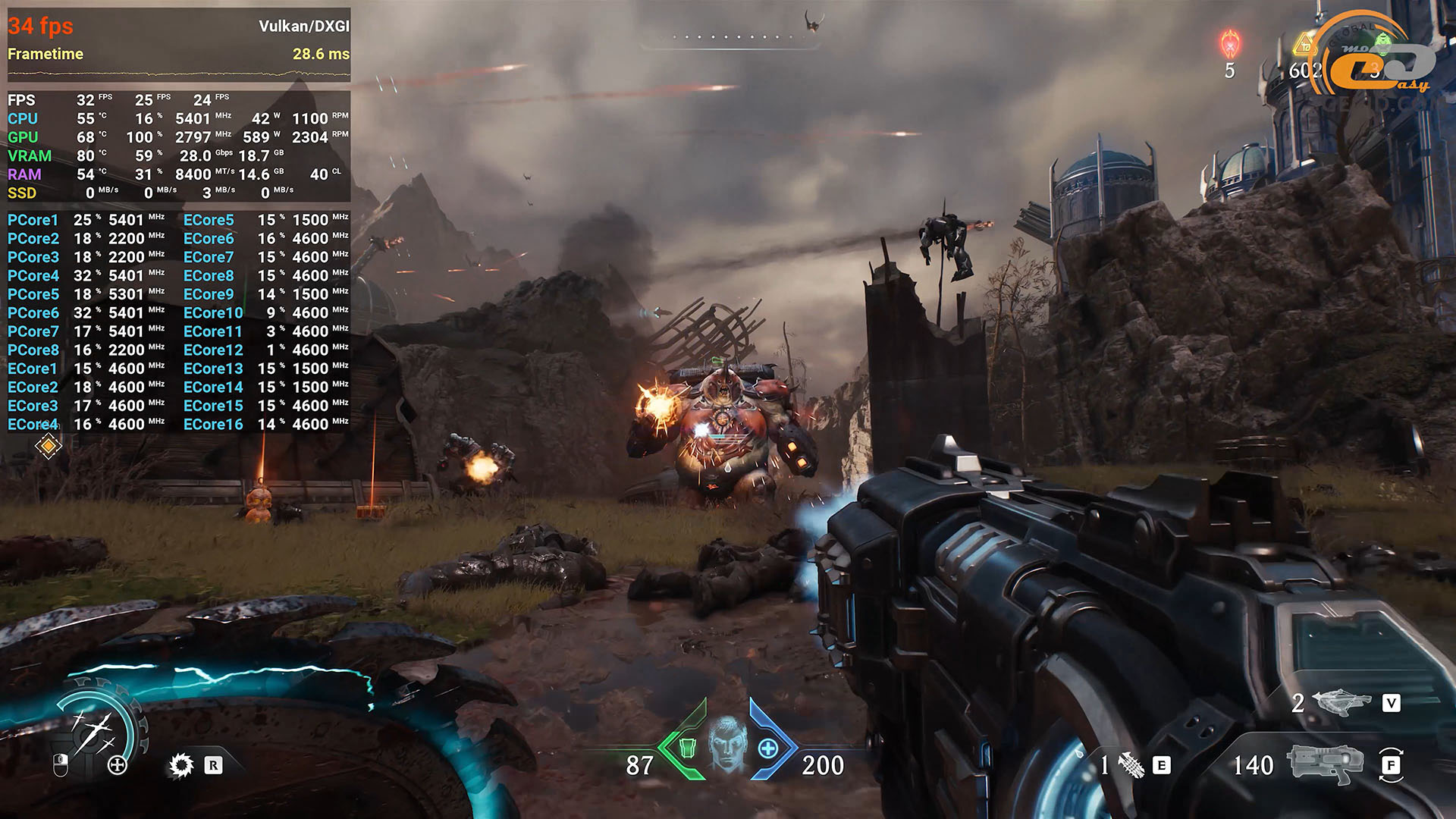Click the green helmet icon

(x=1383, y=42)
